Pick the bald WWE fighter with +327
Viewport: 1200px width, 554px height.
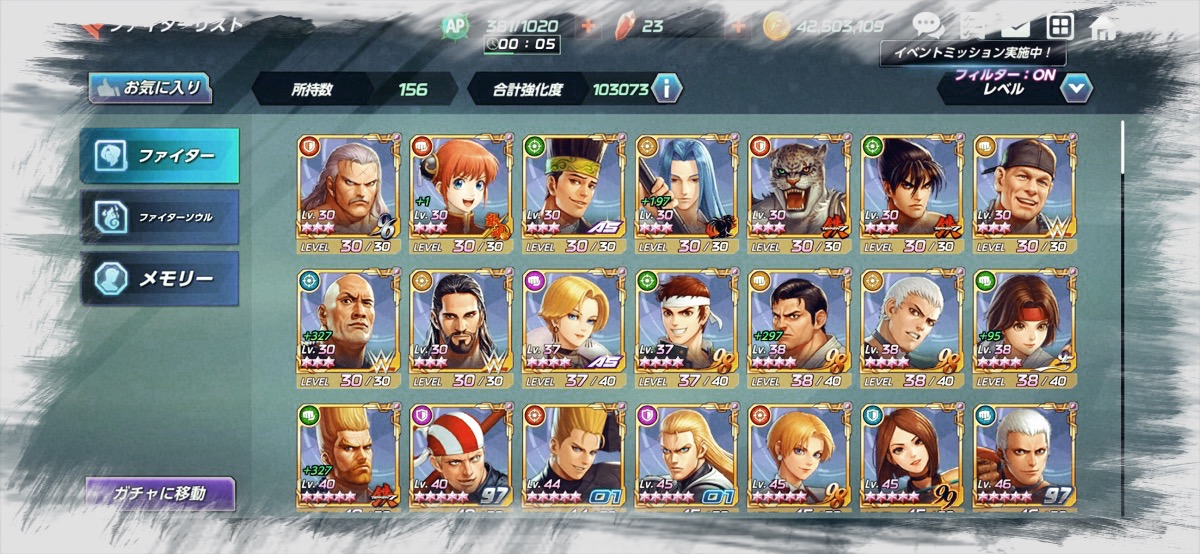click(348, 329)
